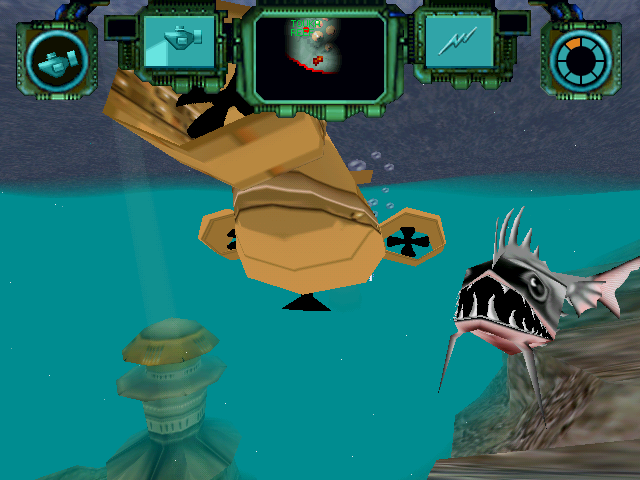The width and height of the screenshot is (640, 480).
Task: Open the central radar minimap
Action: click(x=319, y=55)
